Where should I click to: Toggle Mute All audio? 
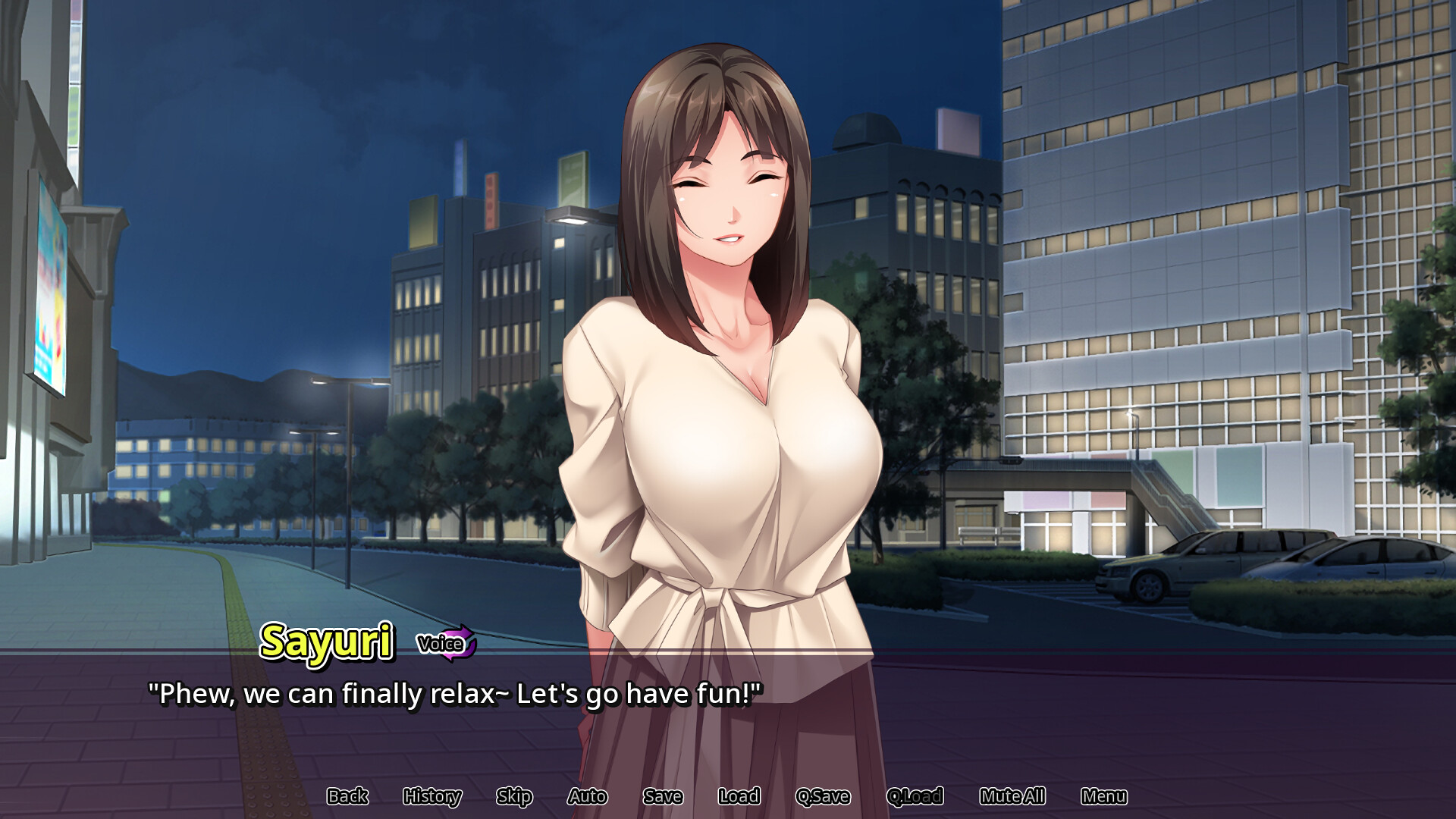click(x=1012, y=796)
